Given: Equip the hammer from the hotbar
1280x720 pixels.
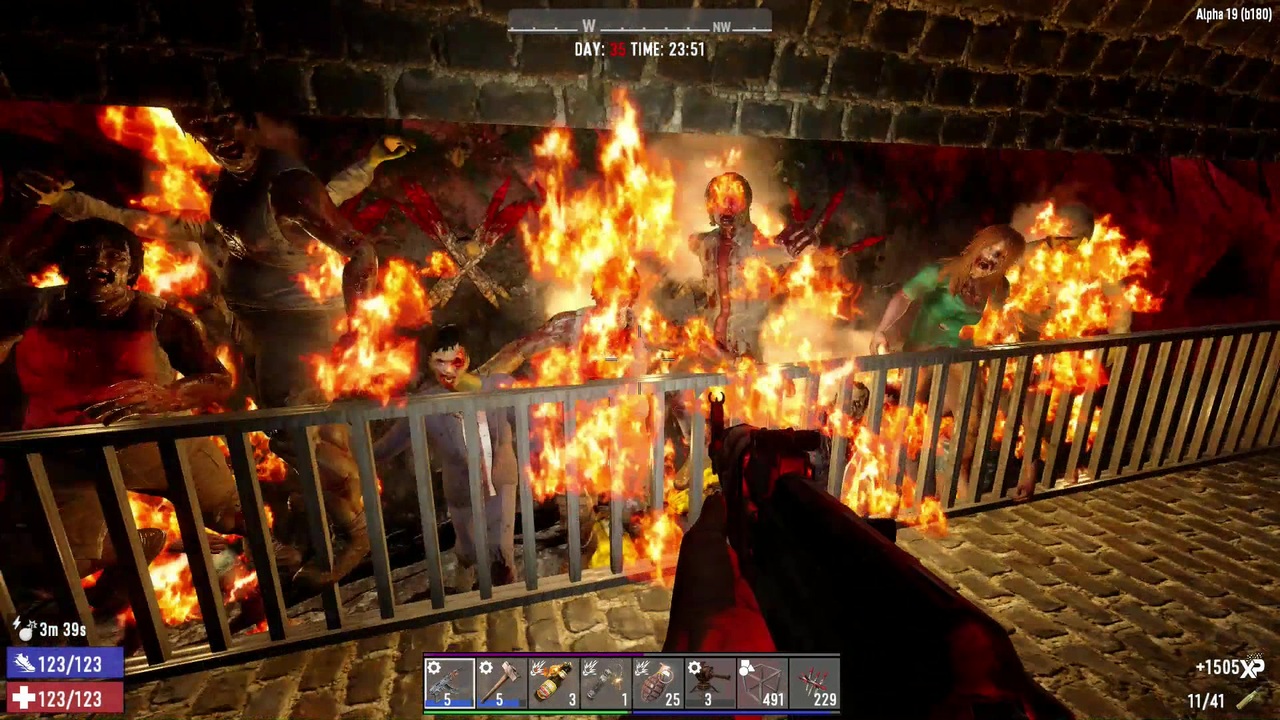Looking at the screenshot, I should click(501, 683).
